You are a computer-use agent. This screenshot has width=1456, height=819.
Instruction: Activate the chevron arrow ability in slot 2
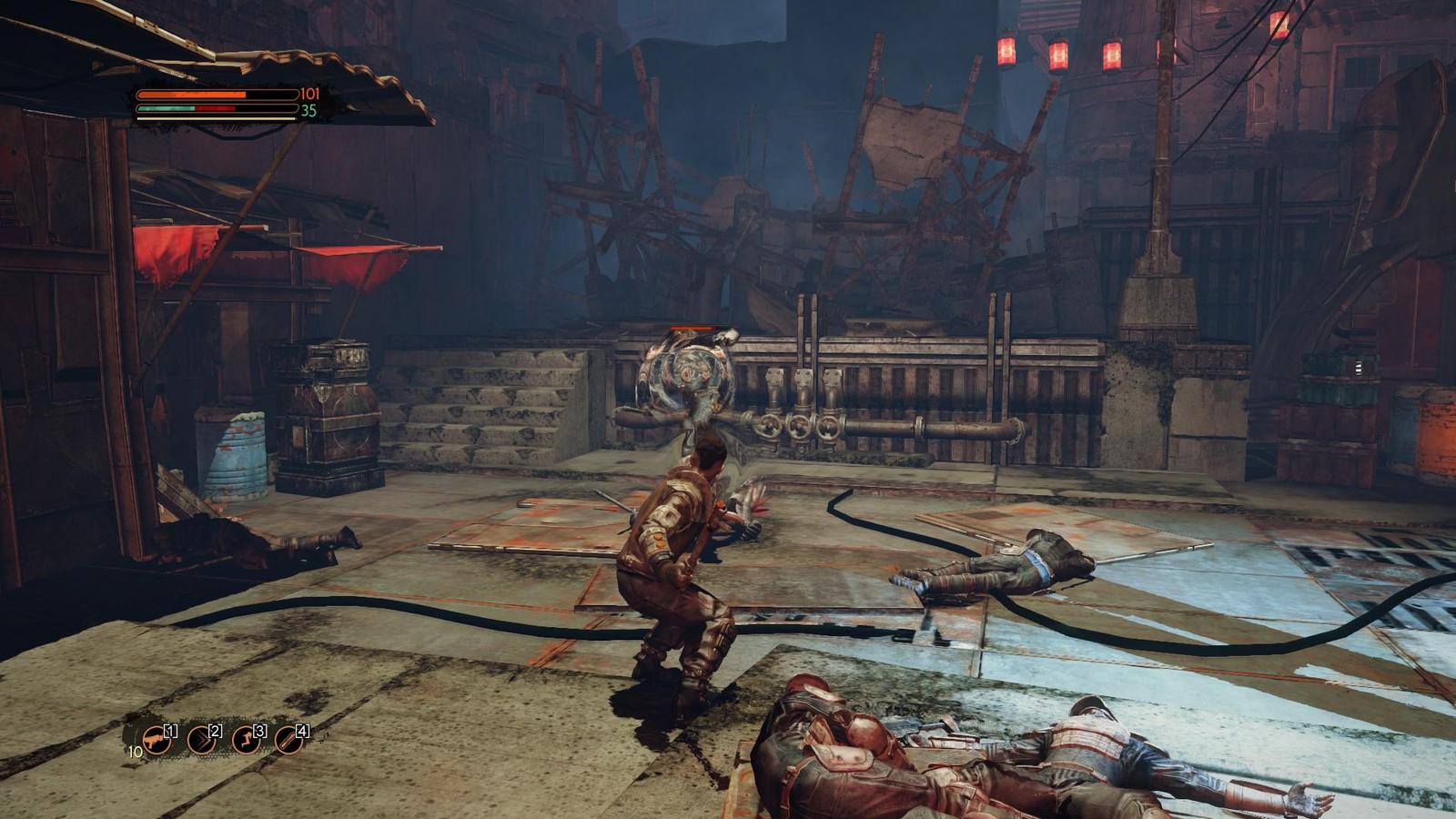pyautogui.click(x=200, y=741)
